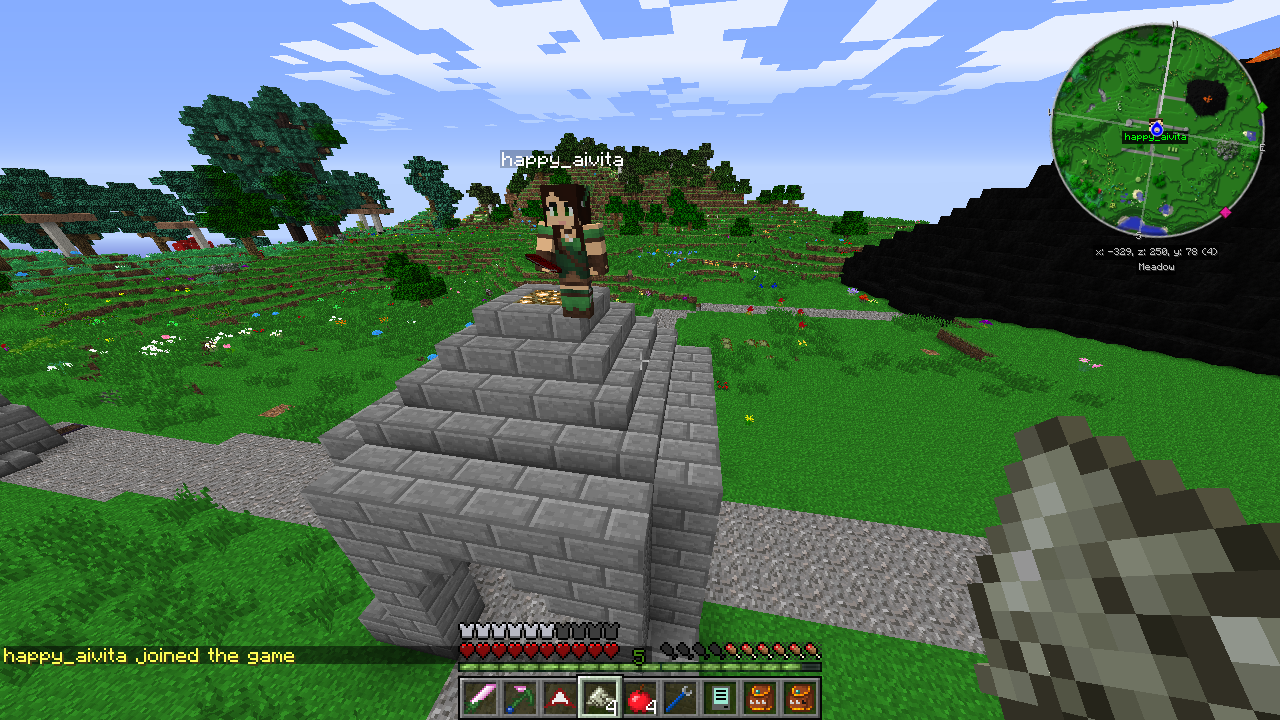
Task: Pick the red apple hotbar slot
Action: [x=639, y=698]
